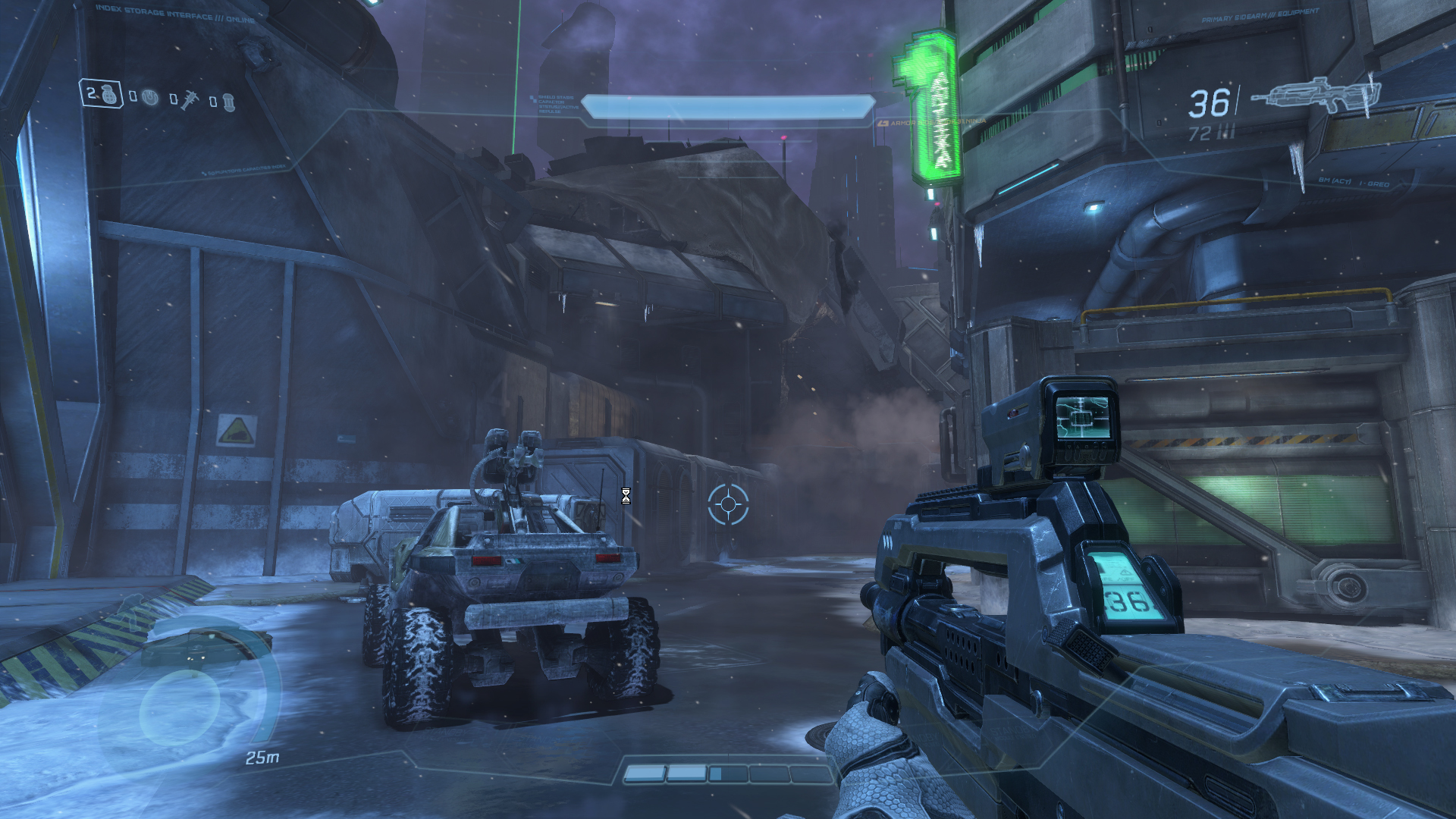Screen dimensions: 1456x819
Task: Choose the plasma grenade icon
Action: point(150,98)
